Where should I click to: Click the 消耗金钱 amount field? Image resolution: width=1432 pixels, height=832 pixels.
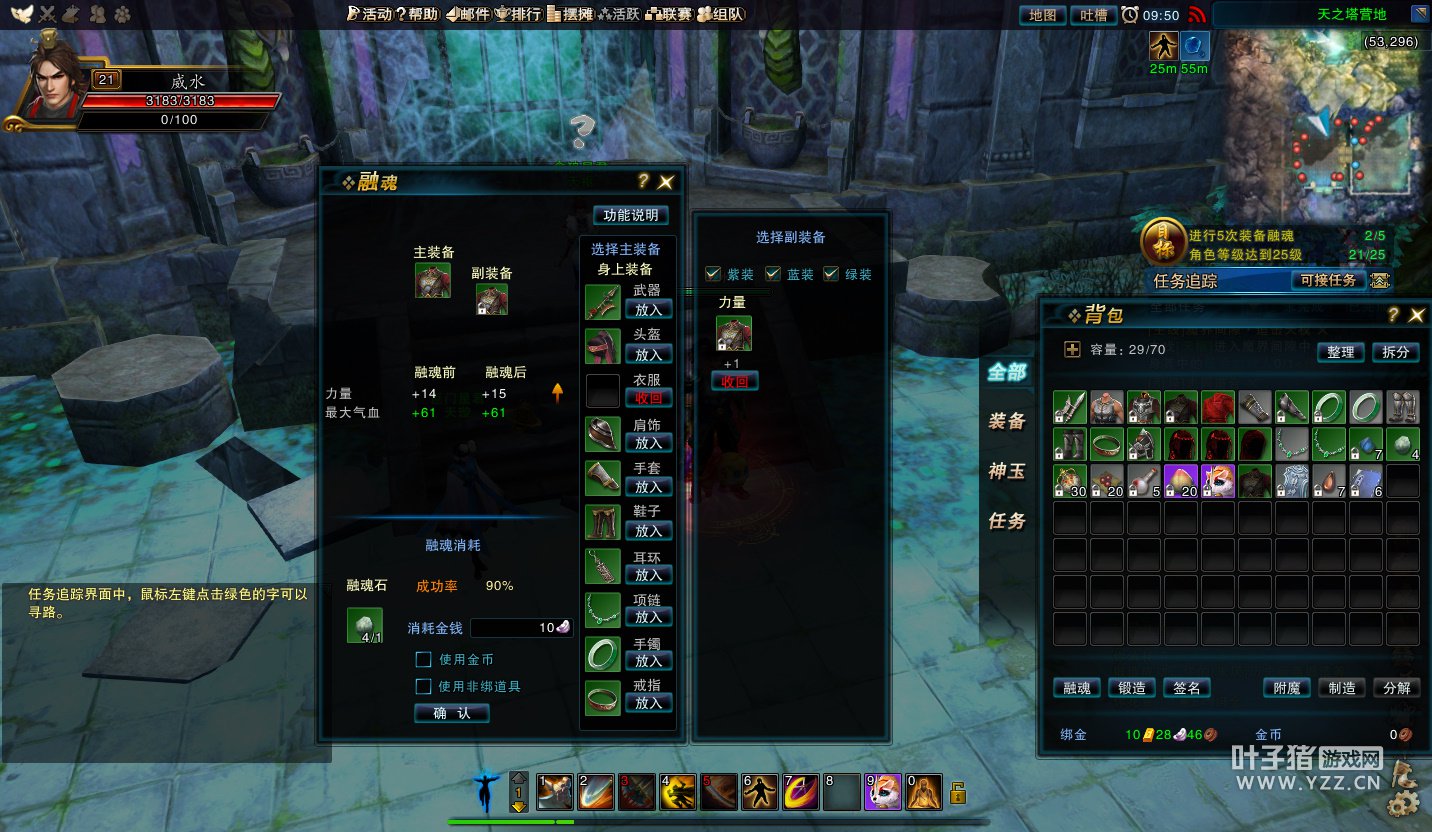[520, 628]
